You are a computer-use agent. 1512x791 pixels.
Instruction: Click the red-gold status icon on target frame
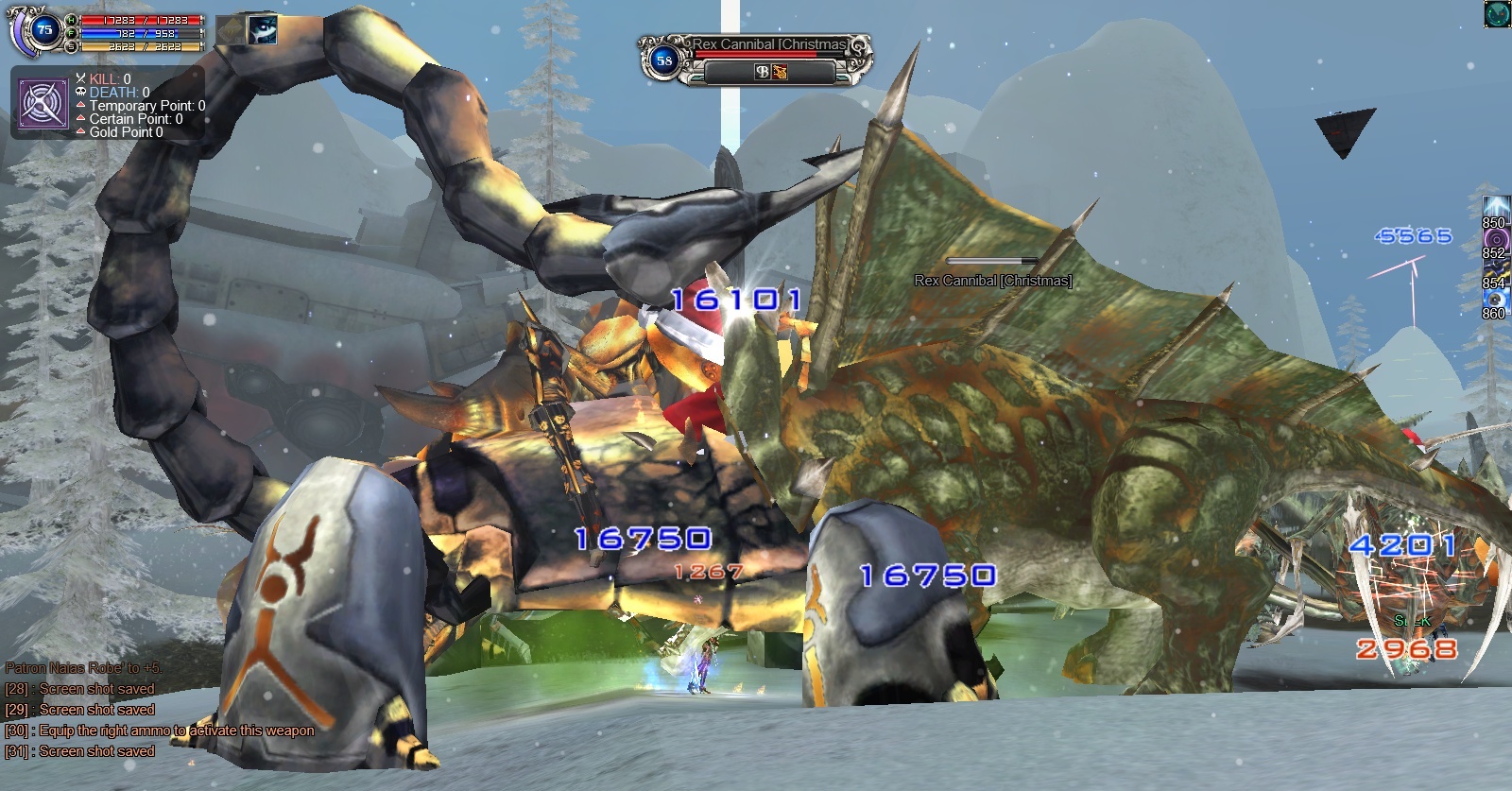pos(780,72)
